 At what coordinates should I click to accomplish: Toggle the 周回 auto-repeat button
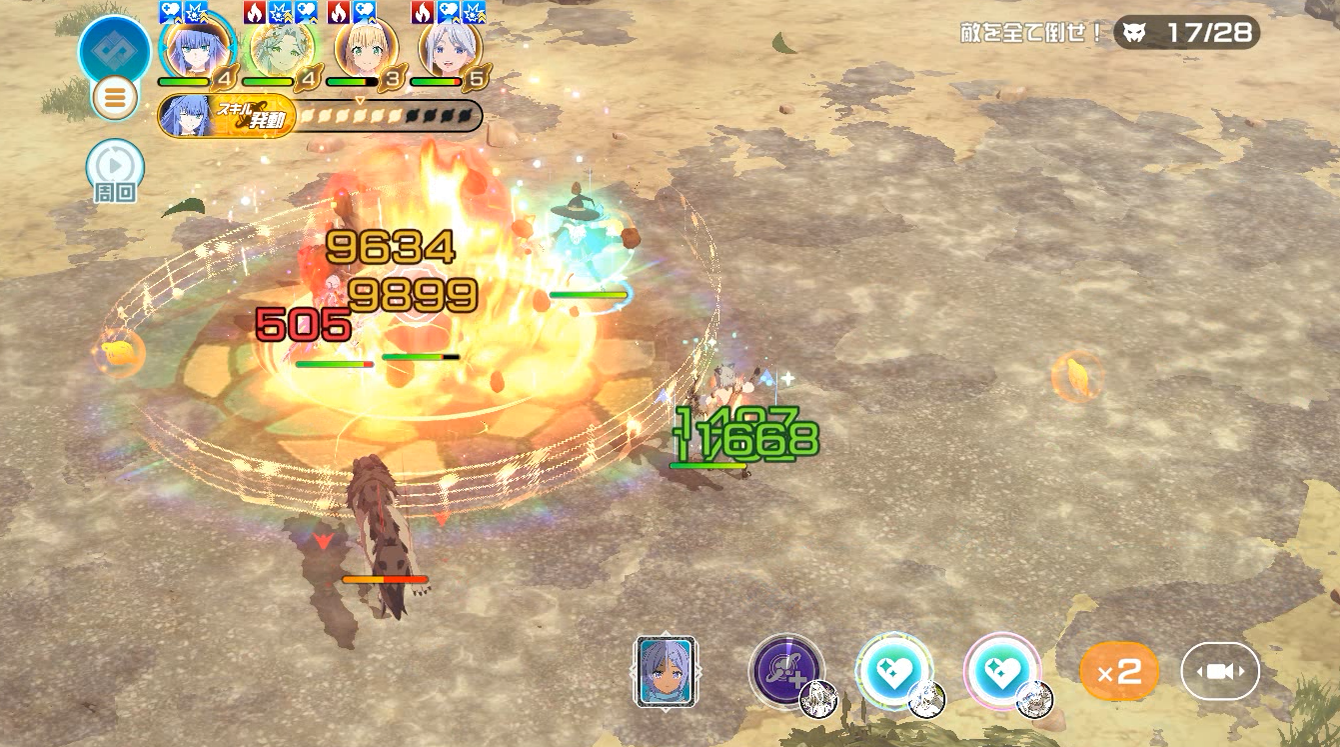115,166
